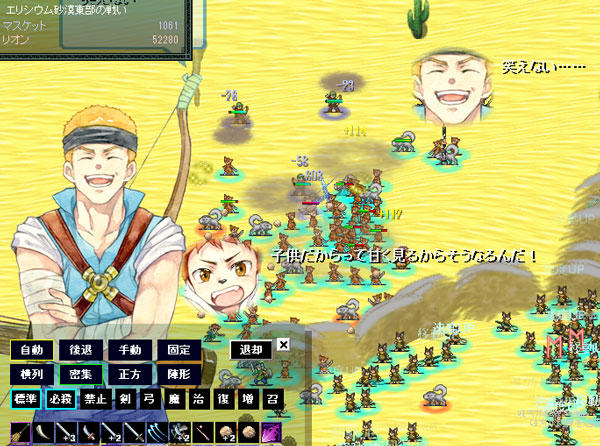Choose the 密集 (dense) formation
This screenshot has width=600, height=446.
(x=81, y=373)
